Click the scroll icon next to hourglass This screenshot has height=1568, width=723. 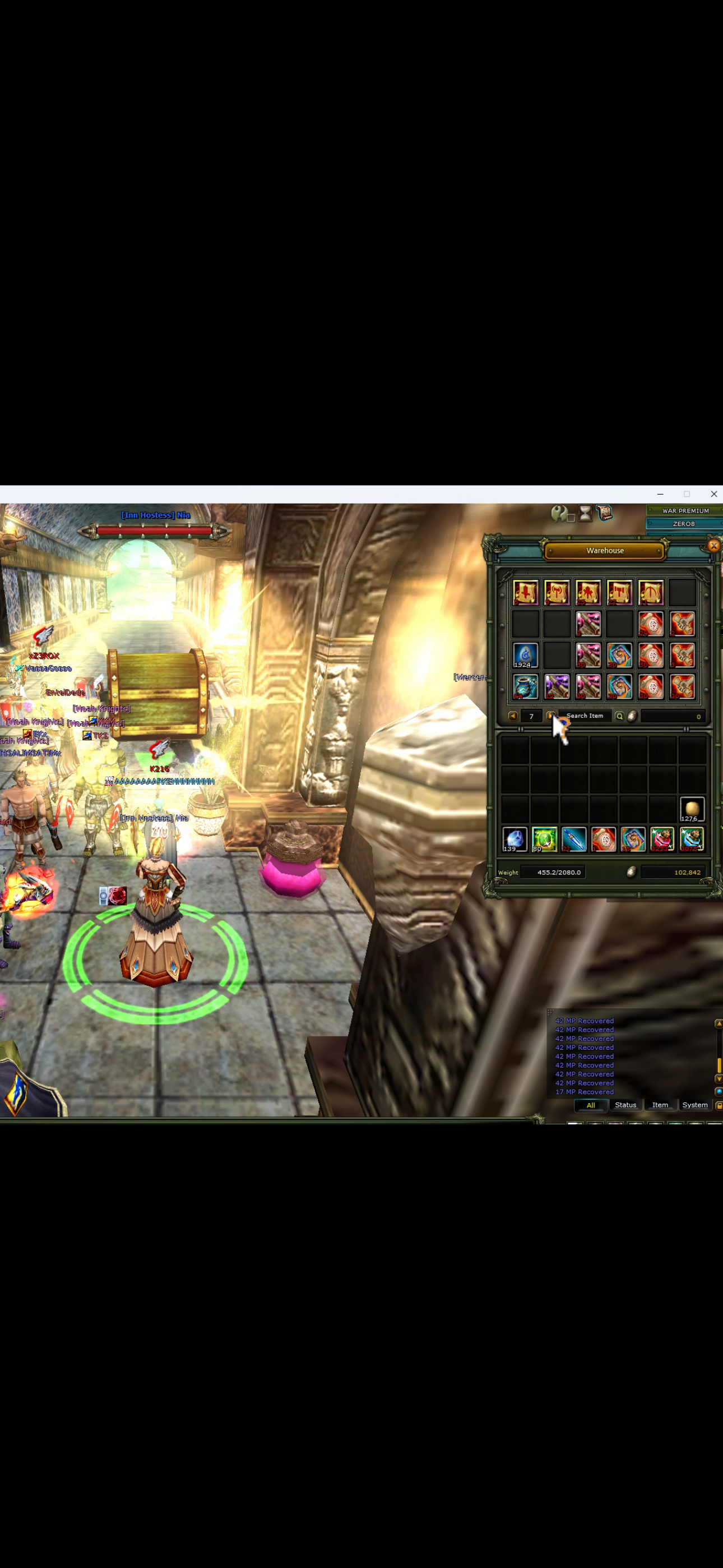[x=605, y=513]
